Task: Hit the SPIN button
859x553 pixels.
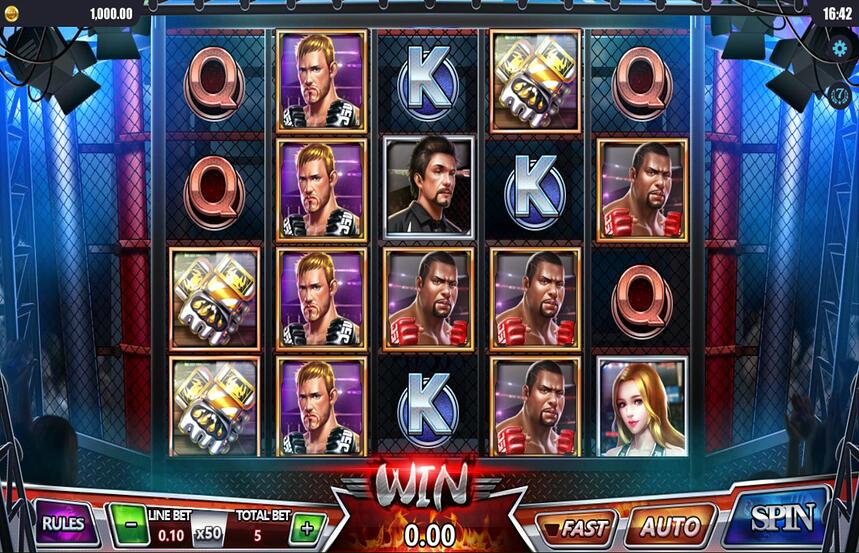Action: pyautogui.click(x=781, y=517)
